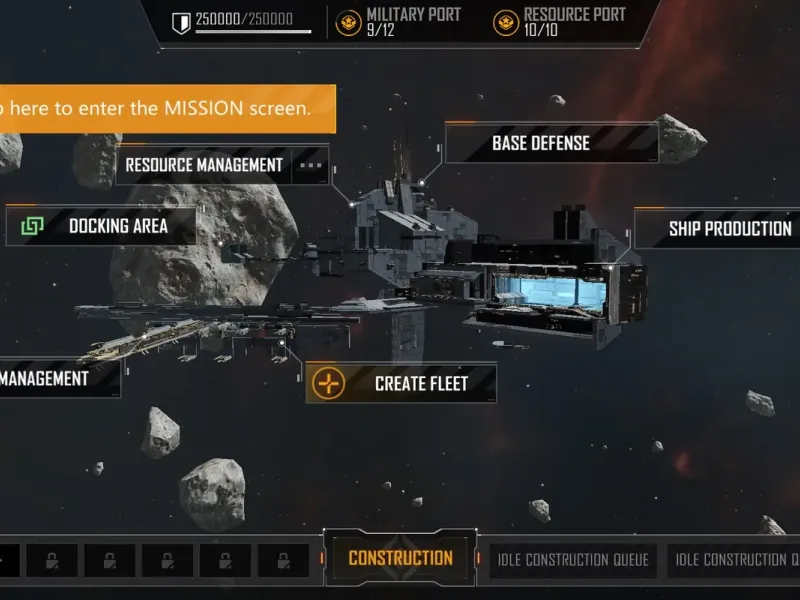The width and height of the screenshot is (800, 600).
Task: Go to Ship Production
Action: [729, 229]
